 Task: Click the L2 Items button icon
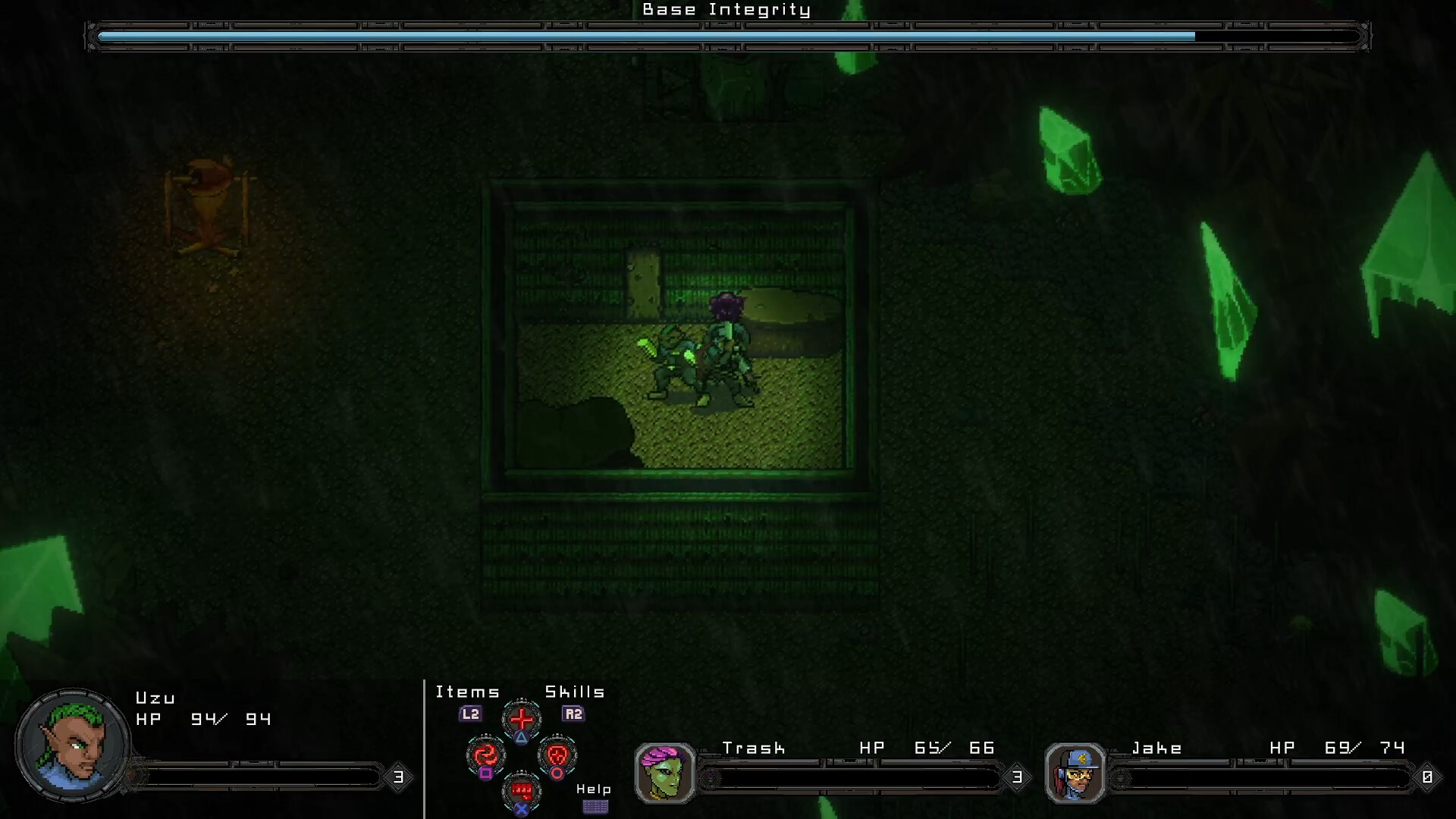pos(470,714)
